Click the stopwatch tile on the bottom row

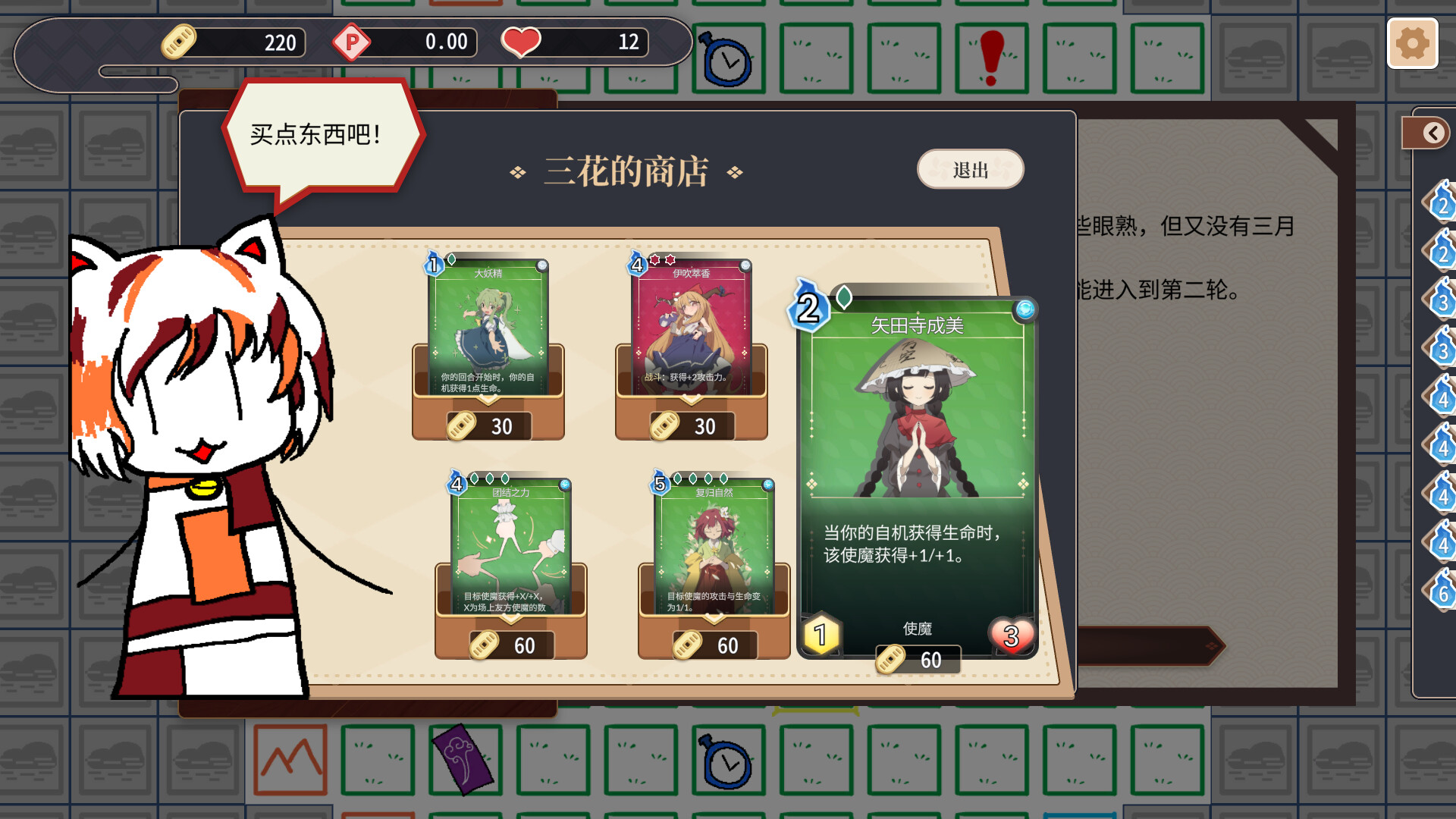(x=730, y=760)
